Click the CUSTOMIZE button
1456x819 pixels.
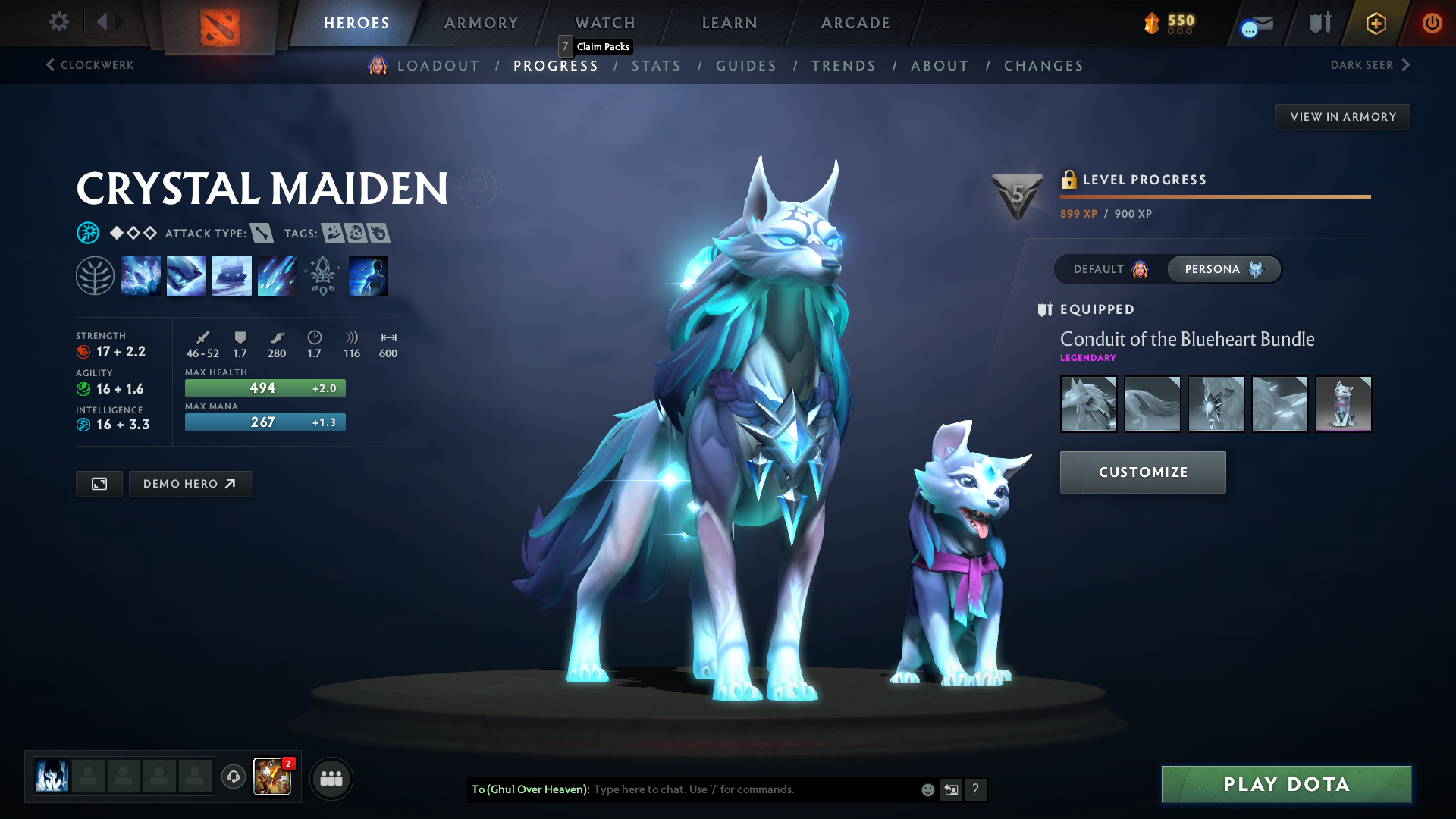pyautogui.click(x=1142, y=472)
